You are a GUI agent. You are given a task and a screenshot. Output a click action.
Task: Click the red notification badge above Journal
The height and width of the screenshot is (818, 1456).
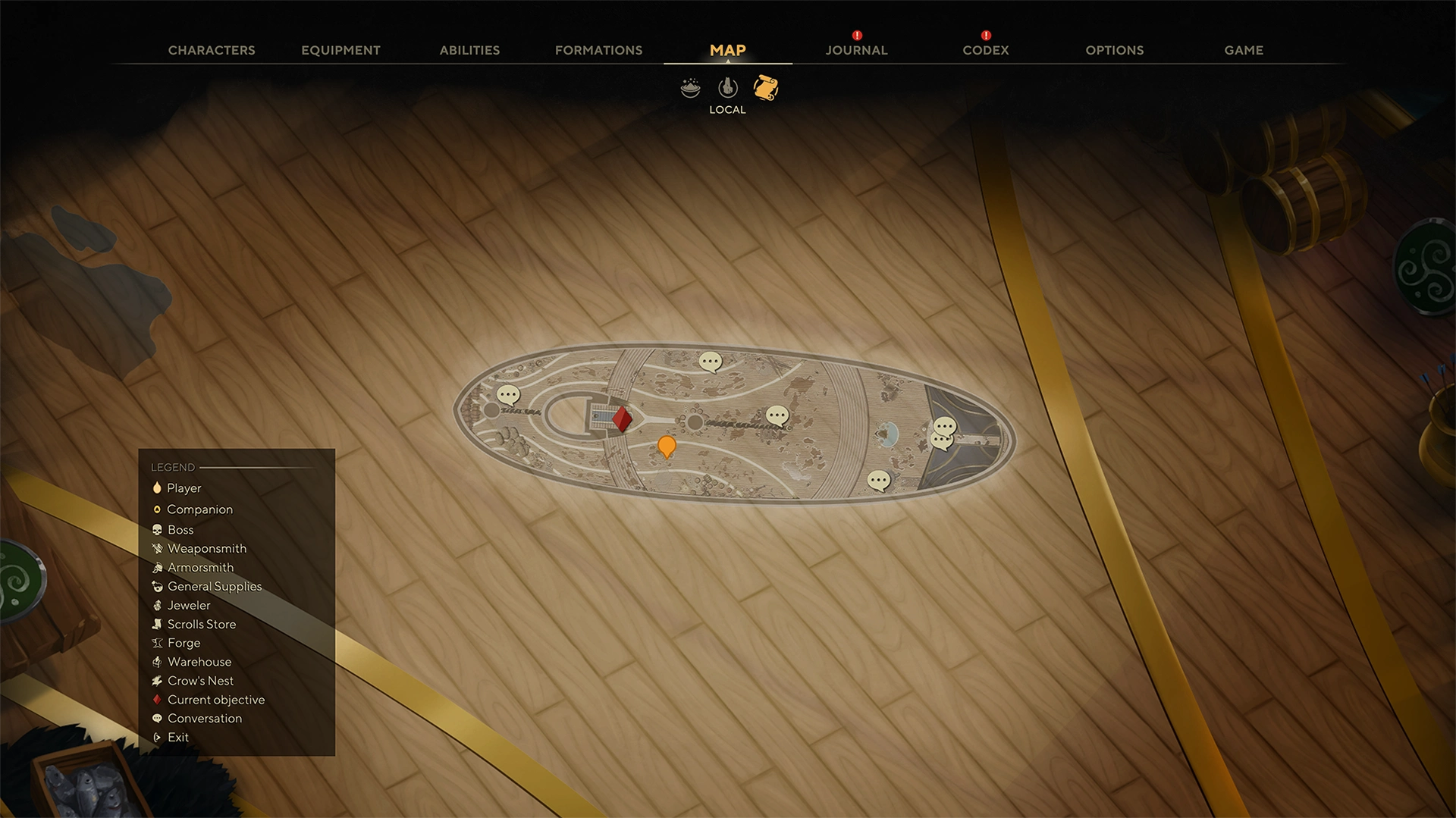tap(856, 34)
